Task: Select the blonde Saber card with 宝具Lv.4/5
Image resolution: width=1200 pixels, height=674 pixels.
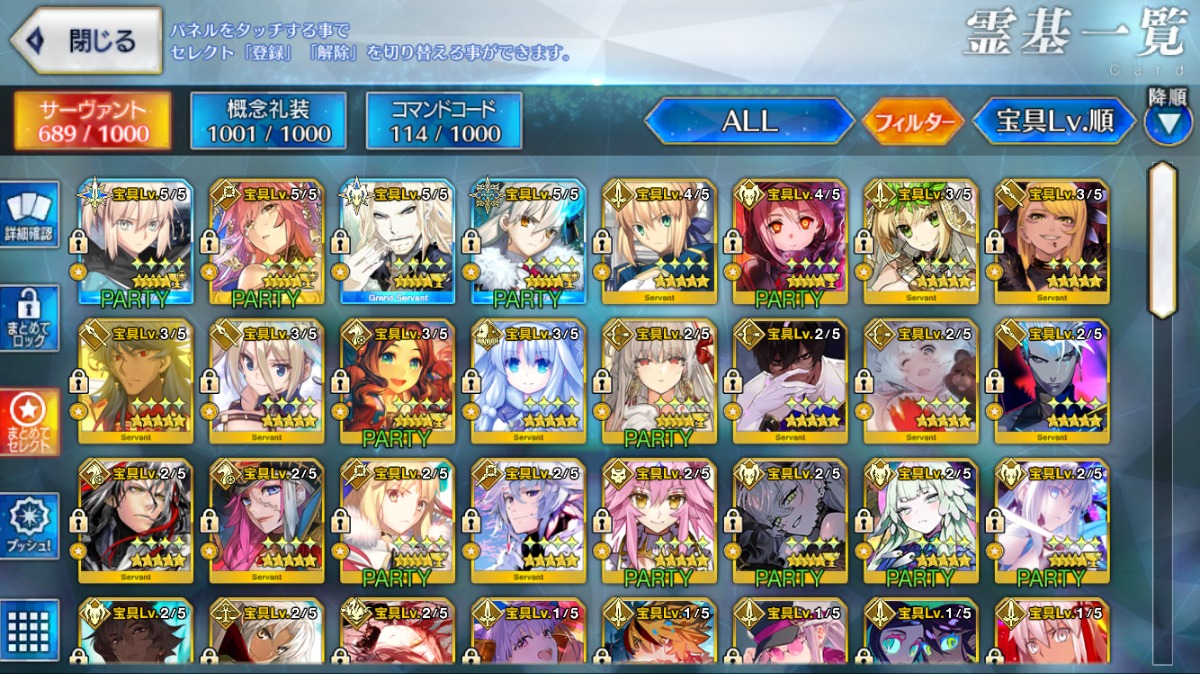Action: [659, 243]
